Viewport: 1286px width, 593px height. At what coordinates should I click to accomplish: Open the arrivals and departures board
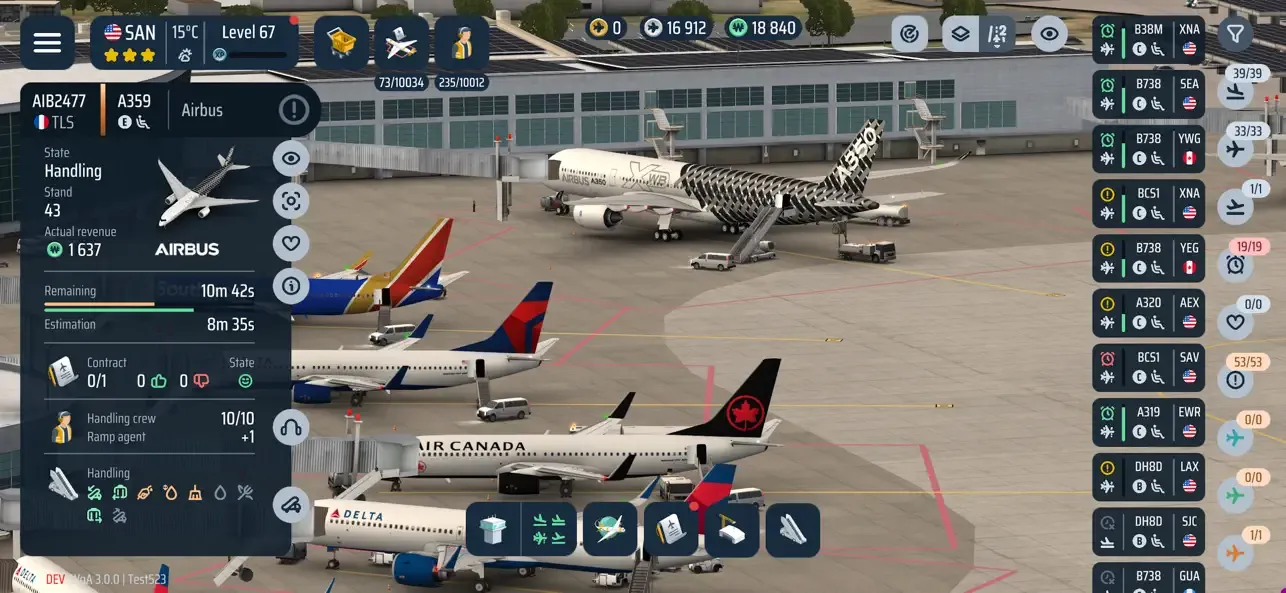point(549,530)
